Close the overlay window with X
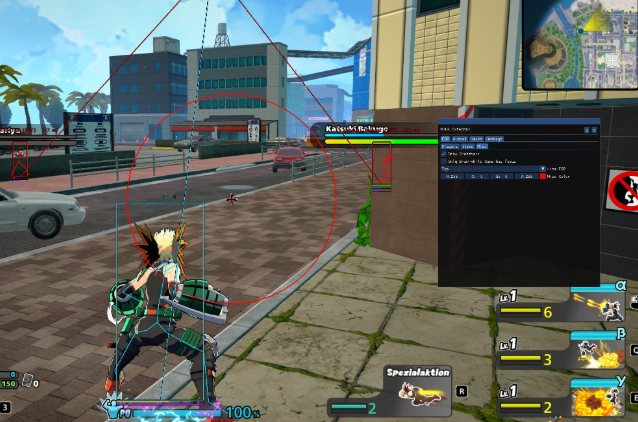Screen dimensions: 638x422 594,129
